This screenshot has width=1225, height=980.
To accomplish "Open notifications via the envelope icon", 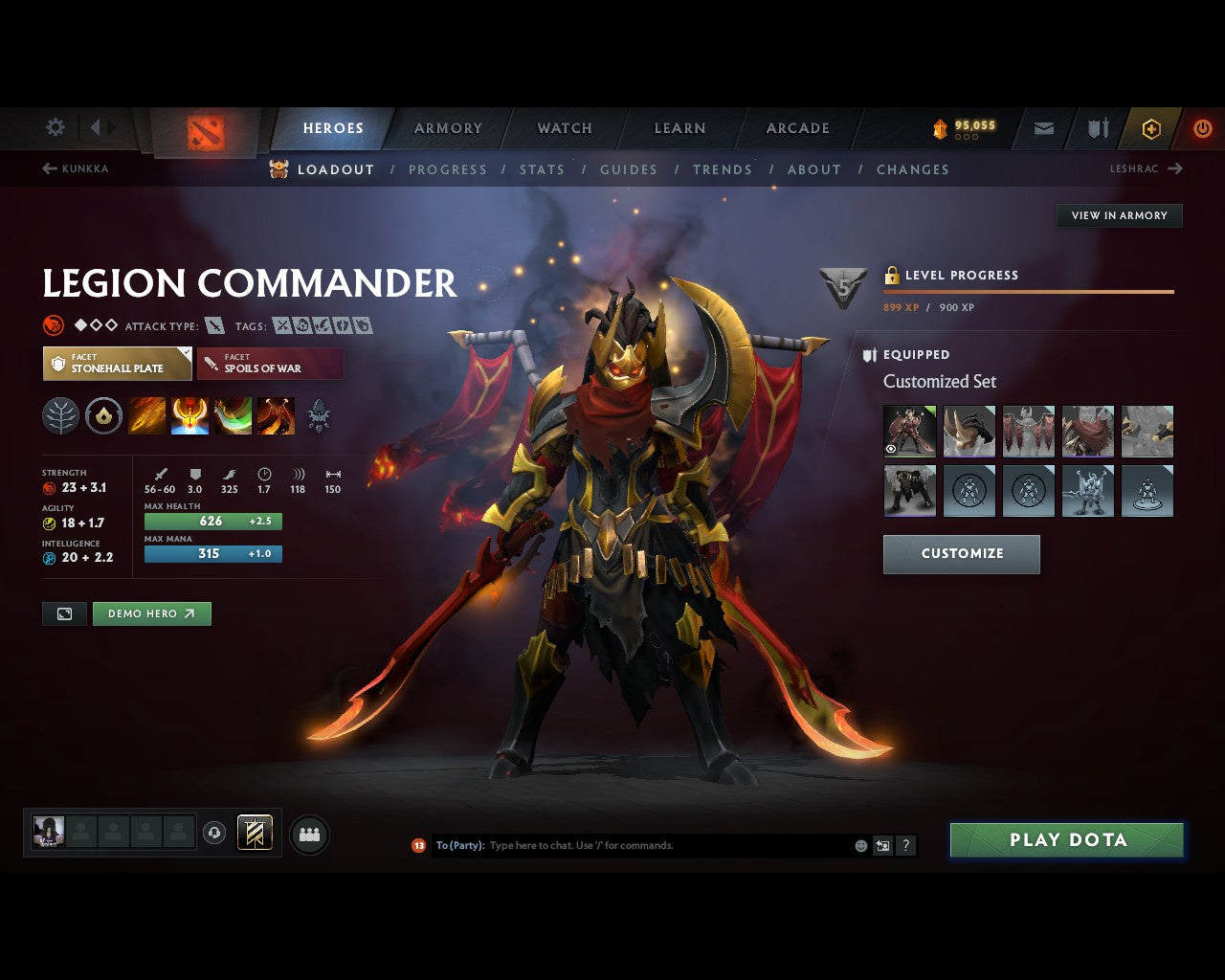I will (x=1043, y=127).
